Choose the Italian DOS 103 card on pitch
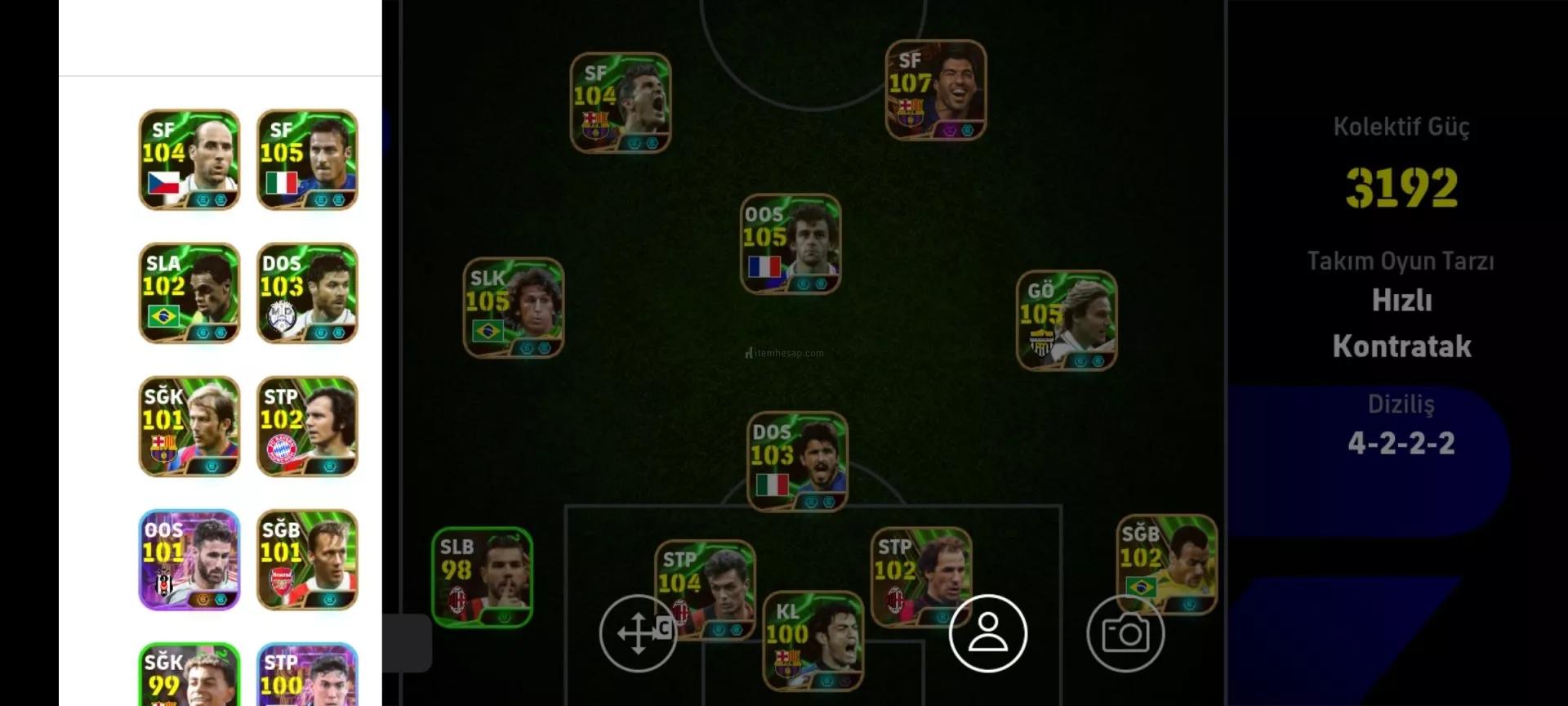Screen dimensions: 1568x706 coord(798,462)
